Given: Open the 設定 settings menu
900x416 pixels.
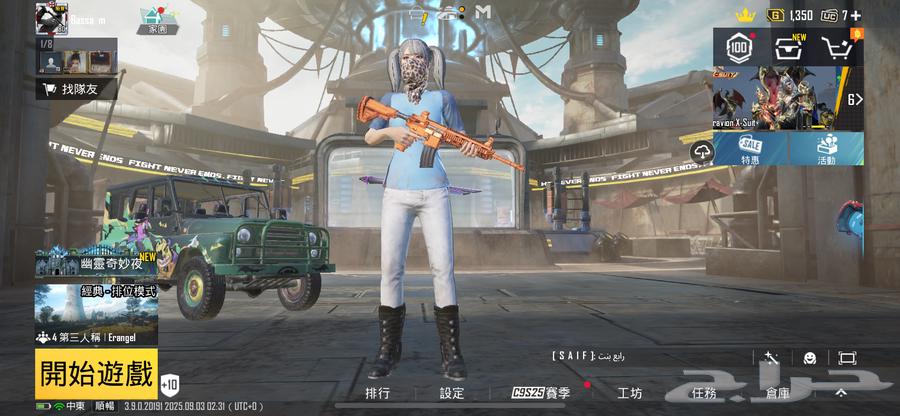Looking at the screenshot, I should tap(452, 394).
